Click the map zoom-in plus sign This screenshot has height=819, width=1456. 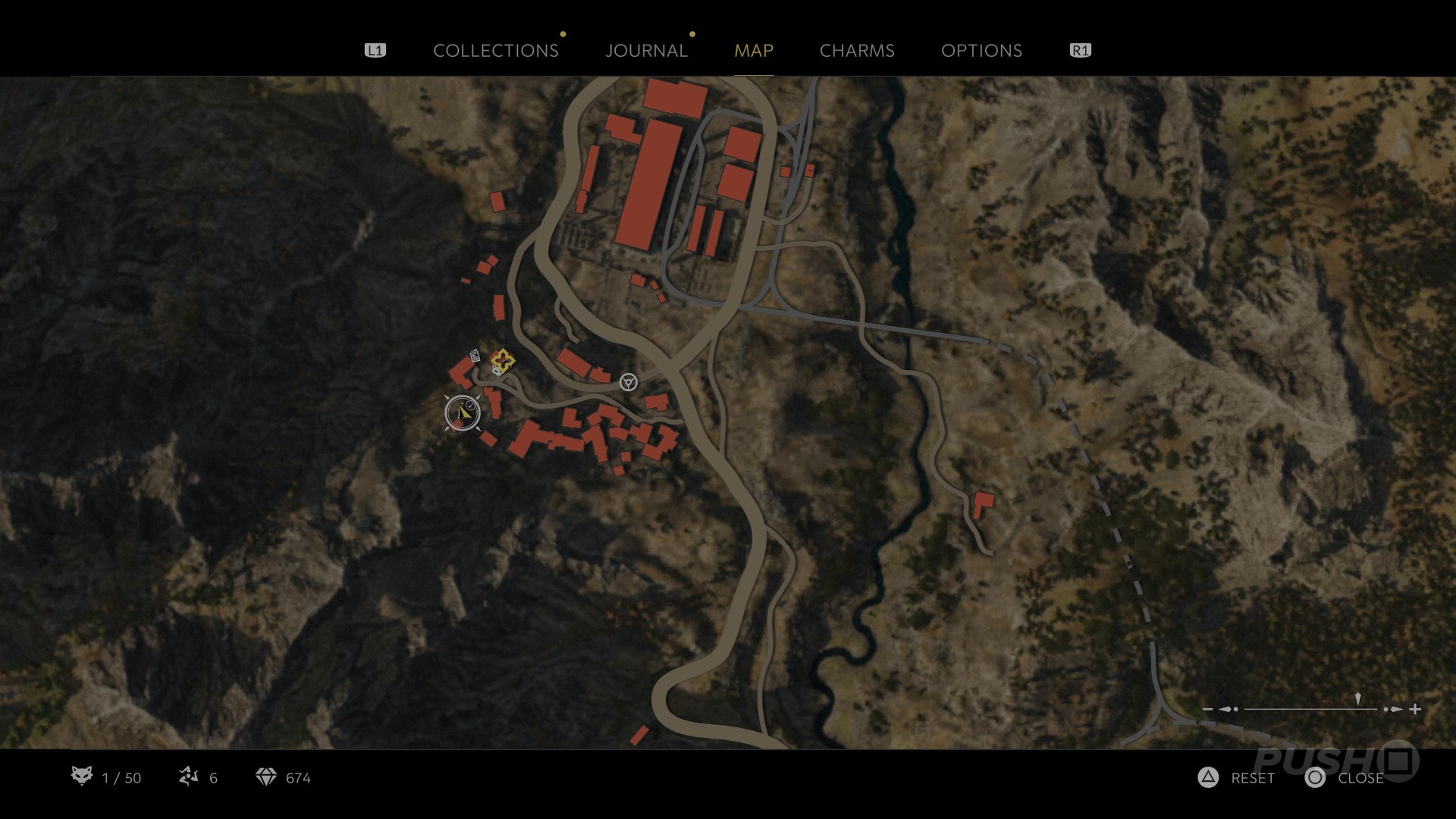(1415, 709)
